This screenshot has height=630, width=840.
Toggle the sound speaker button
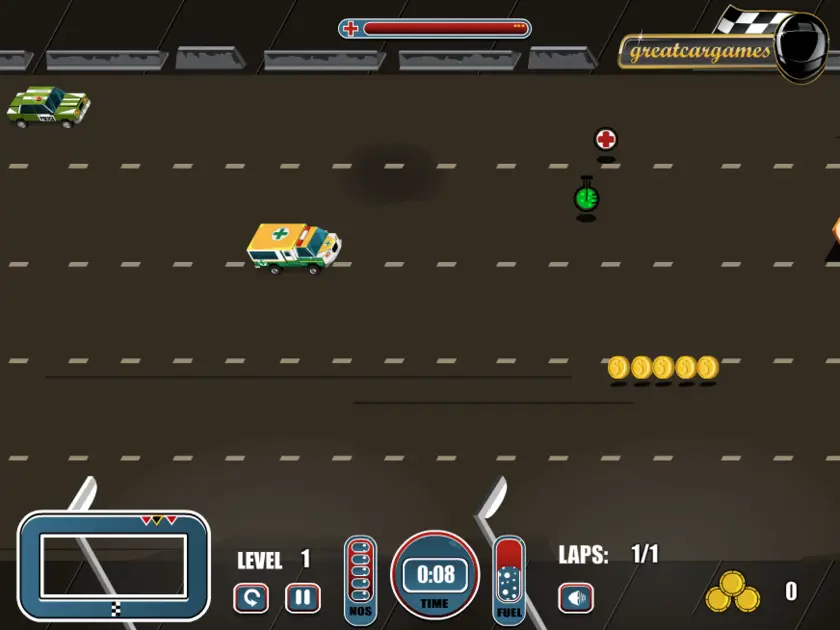(576, 598)
